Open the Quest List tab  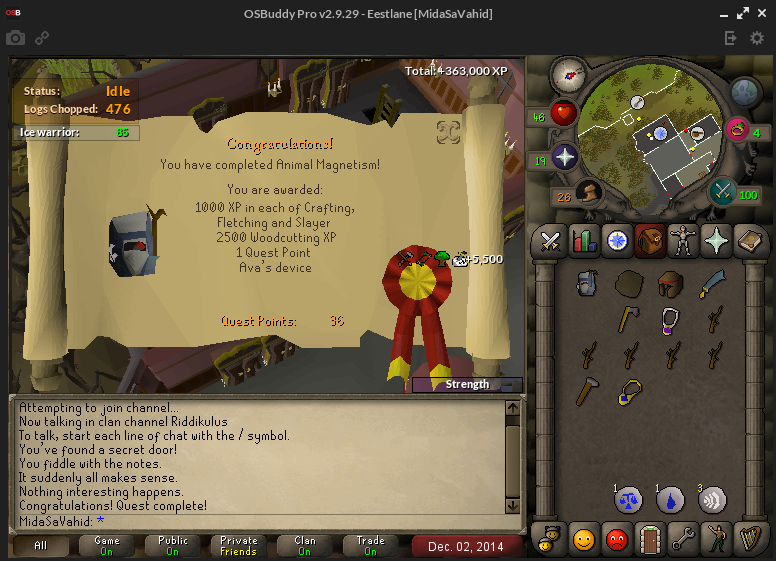click(x=617, y=241)
